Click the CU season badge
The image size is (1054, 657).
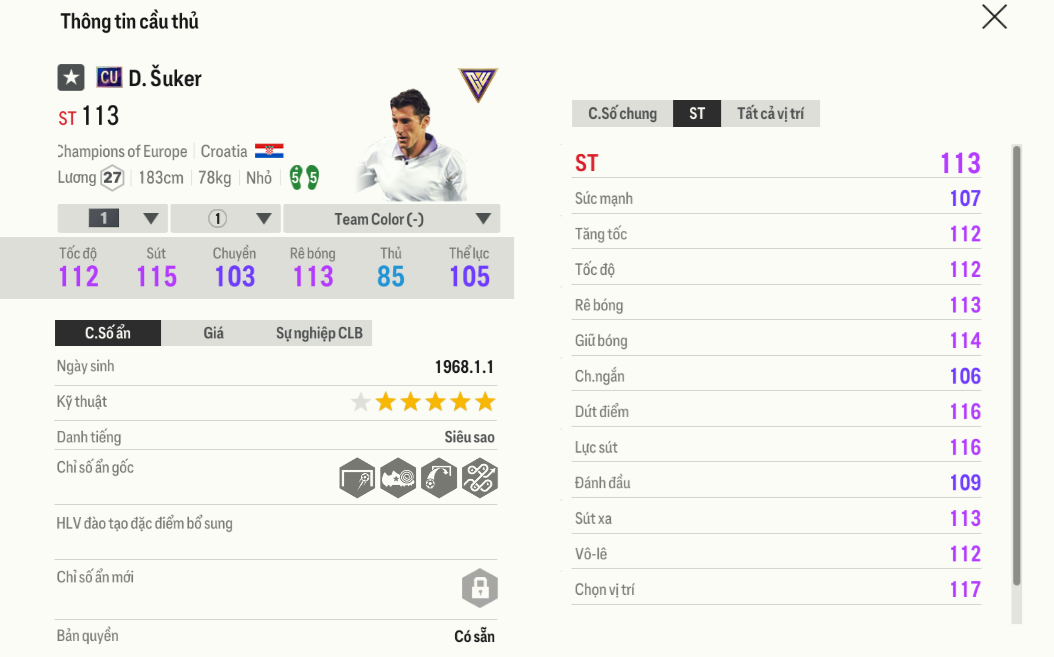point(109,77)
